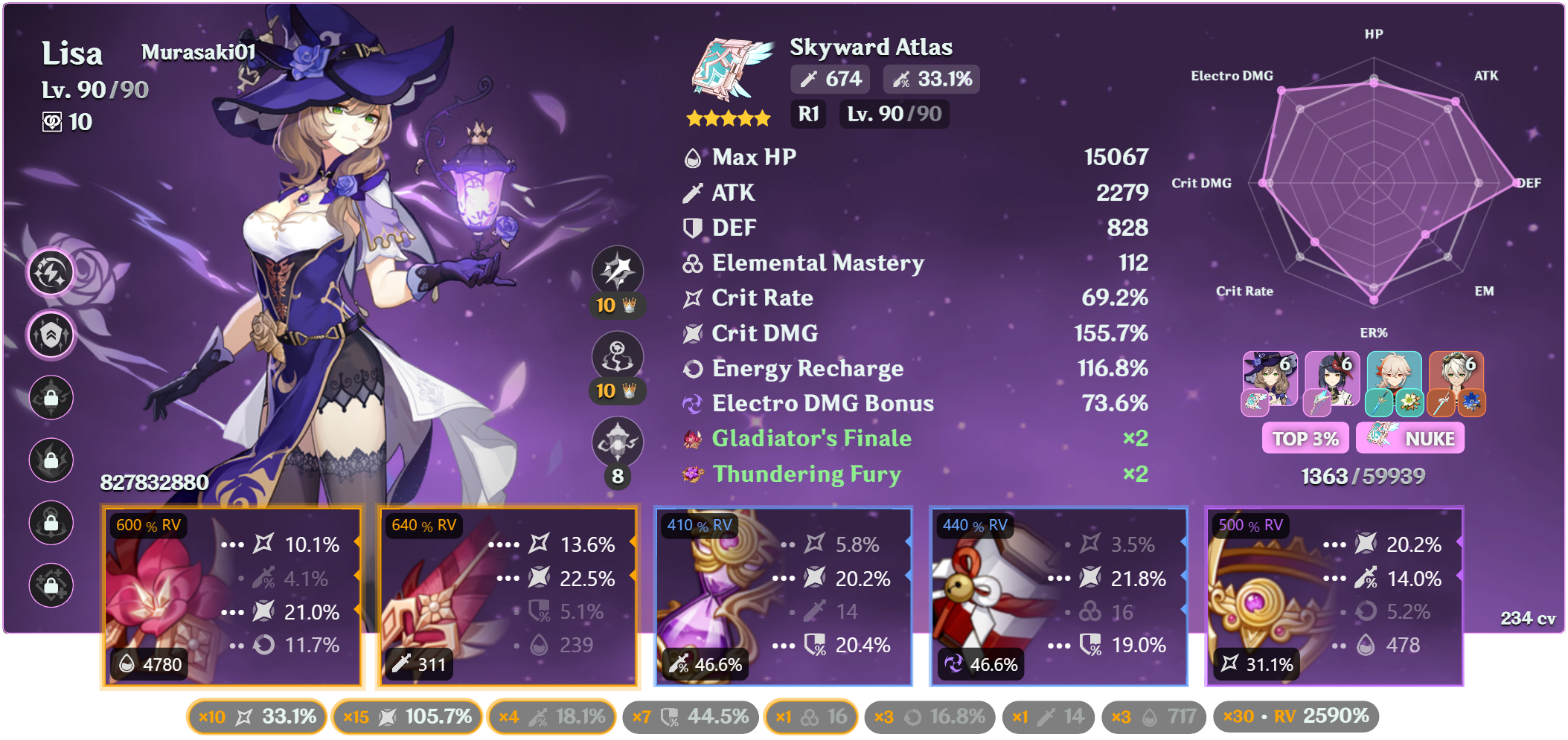Open the leaderboard ranking 1363/59939
The width and height of the screenshot is (1568, 740).
click(1361, 476)
